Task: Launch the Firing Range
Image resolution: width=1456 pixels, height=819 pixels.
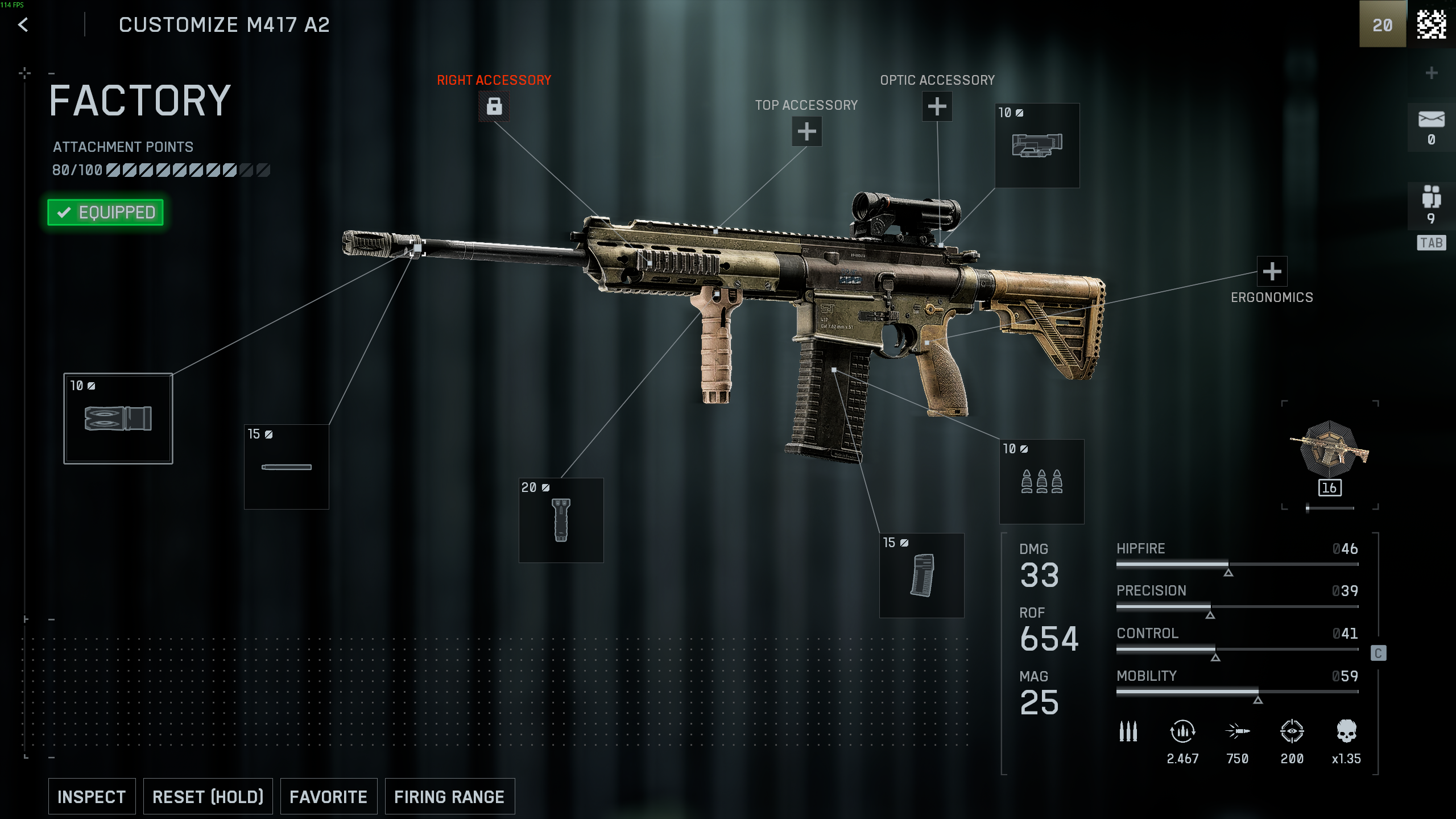Action: click(x=449, y=796)
